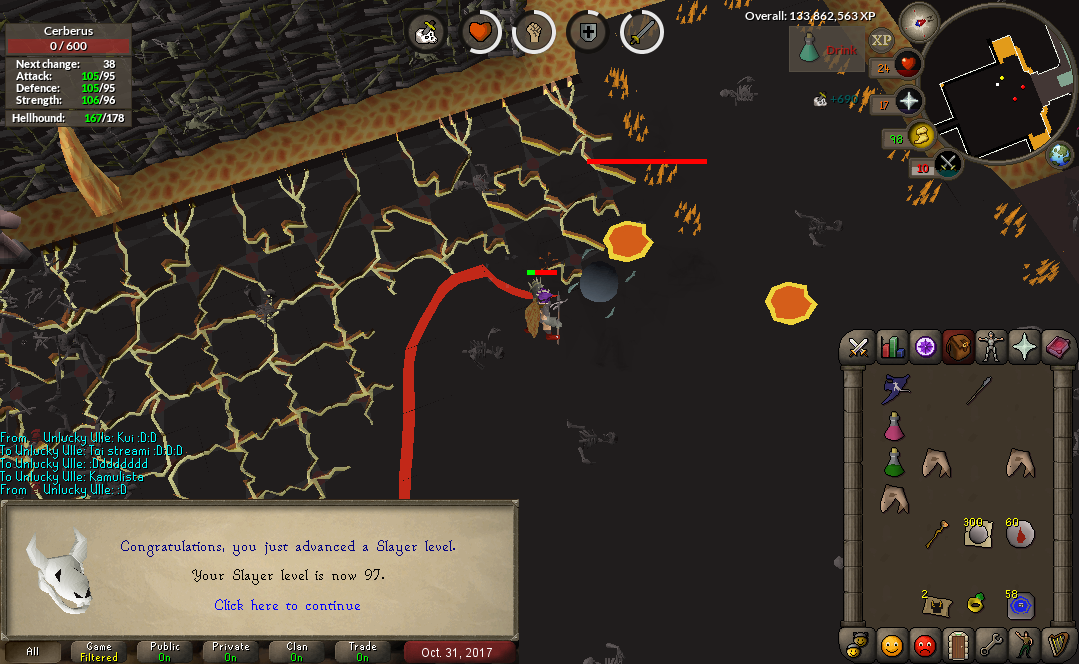
Task: Show the Prayer tab
Action: pyautogui.click(x=1024, y=348)
